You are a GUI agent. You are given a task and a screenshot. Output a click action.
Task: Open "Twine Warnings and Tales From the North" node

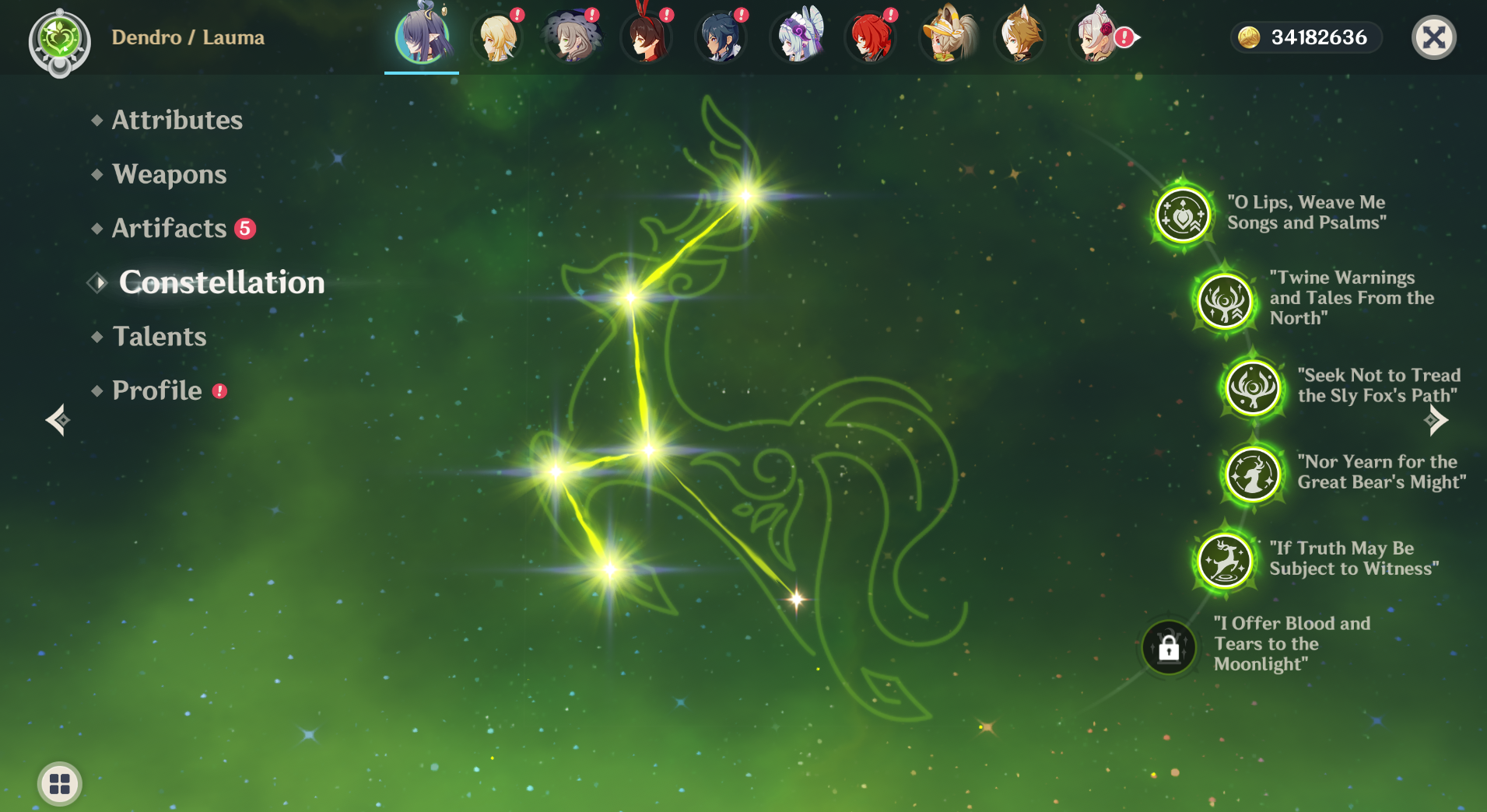(x=1225, y=301)
